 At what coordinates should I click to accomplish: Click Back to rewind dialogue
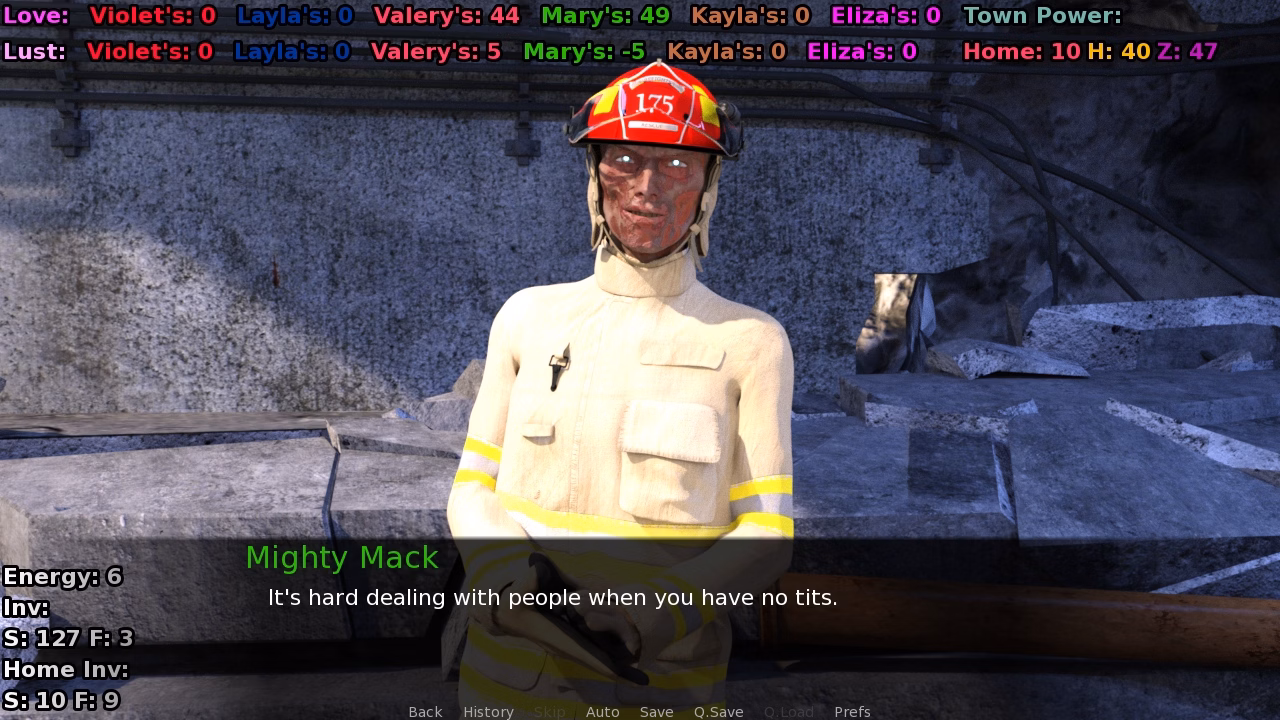tap(424, 711)
